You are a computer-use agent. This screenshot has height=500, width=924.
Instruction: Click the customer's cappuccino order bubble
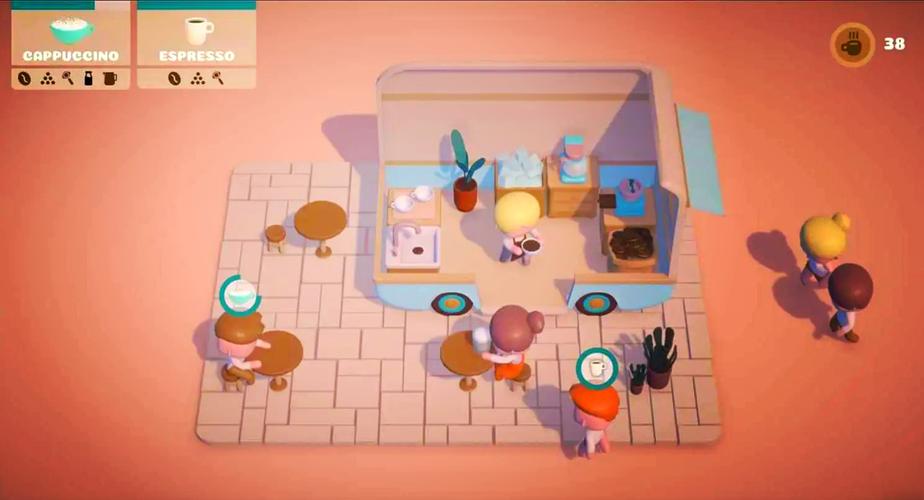(x=240, y=295)
